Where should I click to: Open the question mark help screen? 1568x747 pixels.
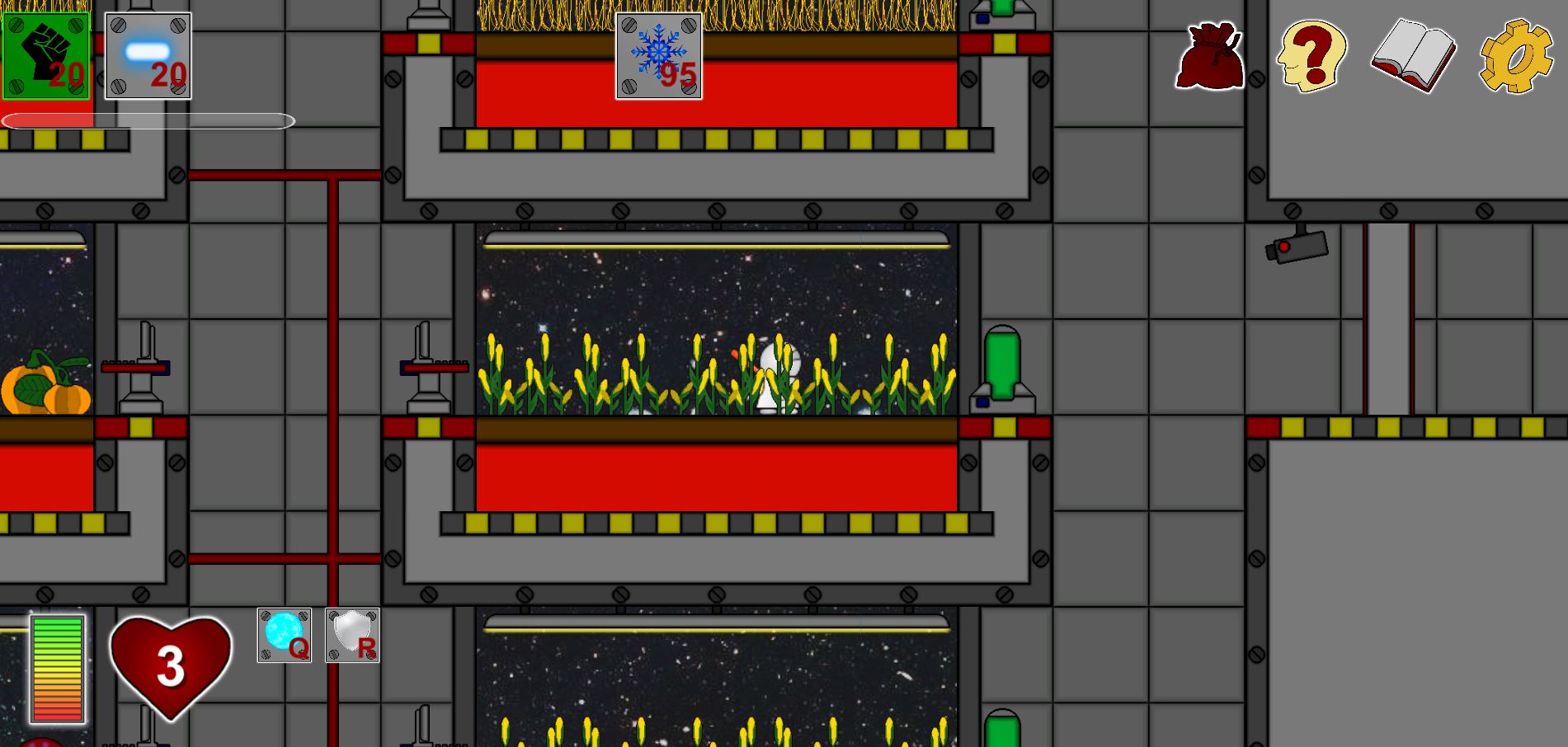point(1311,56)
